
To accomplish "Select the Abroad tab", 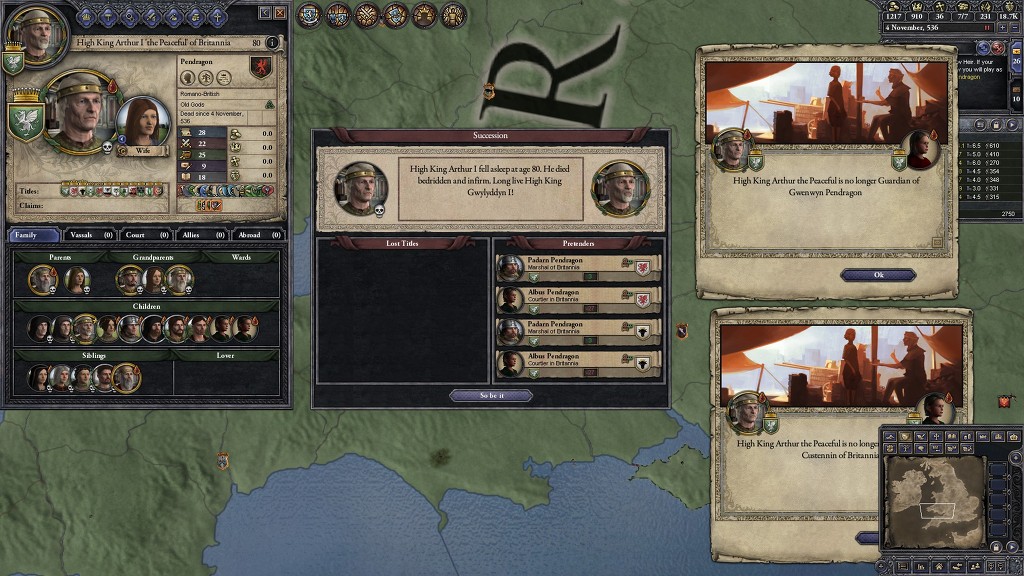I will click(259, 235).
